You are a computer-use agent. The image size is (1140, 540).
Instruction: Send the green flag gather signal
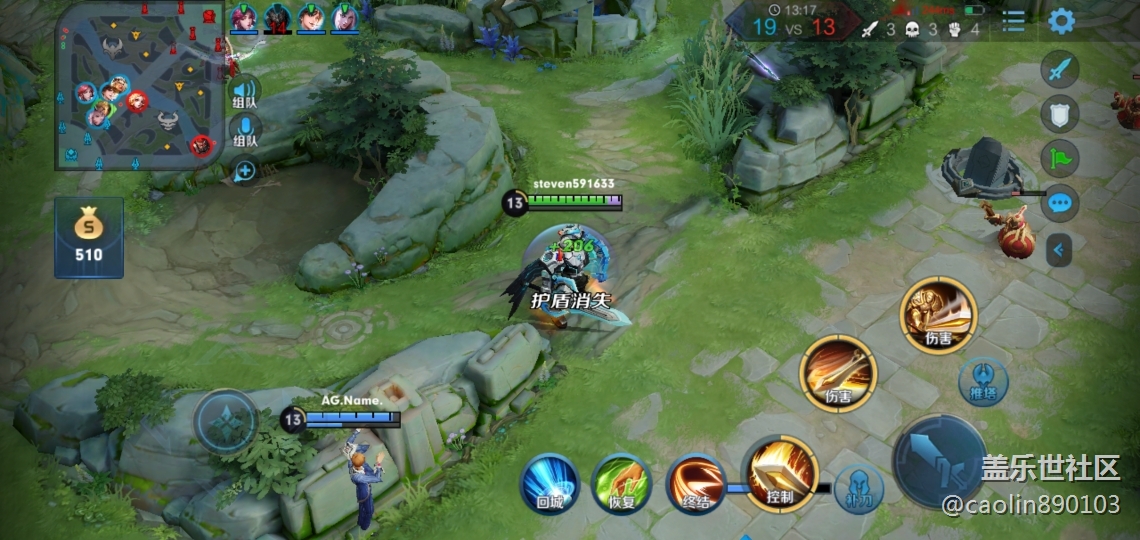(1060, 158)
